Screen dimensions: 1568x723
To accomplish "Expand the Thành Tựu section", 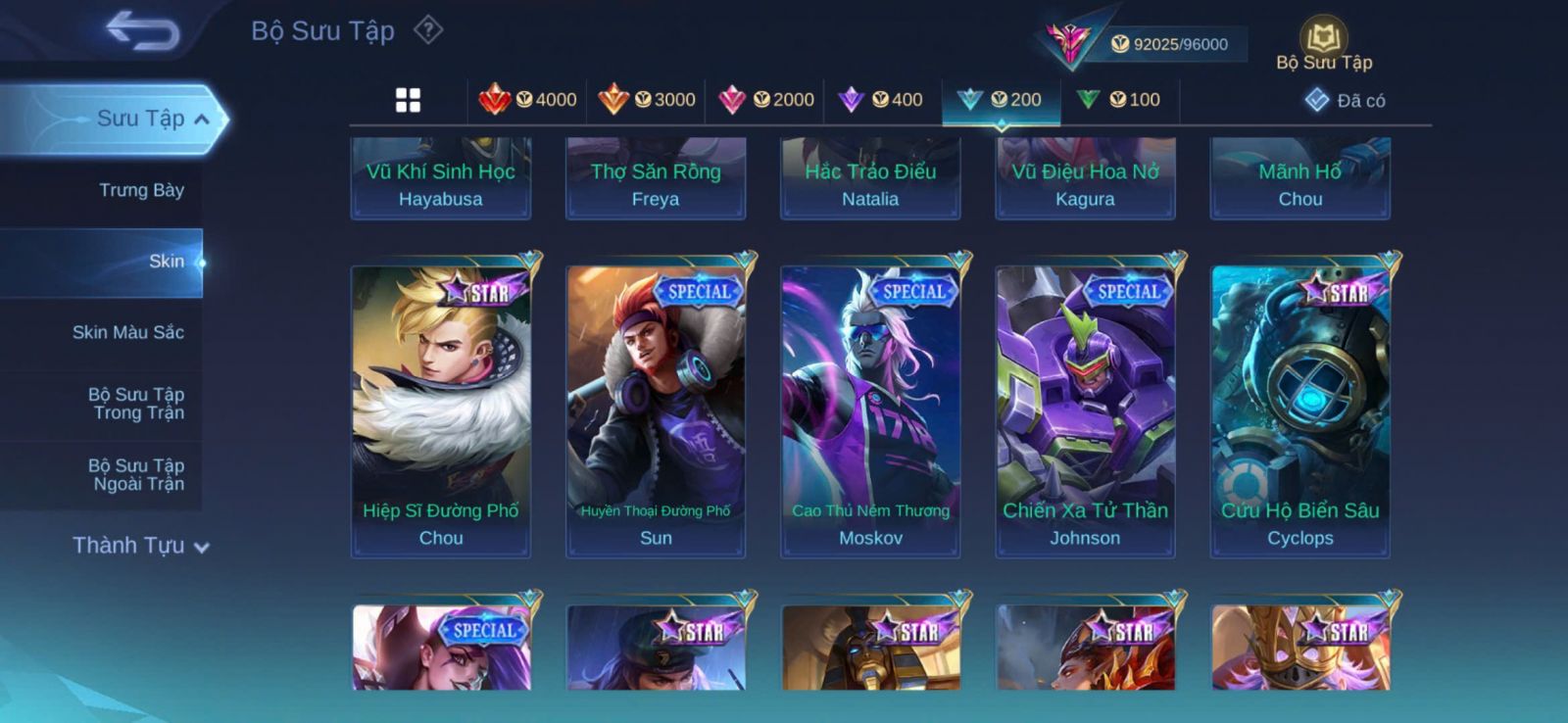I will point(140,546).
